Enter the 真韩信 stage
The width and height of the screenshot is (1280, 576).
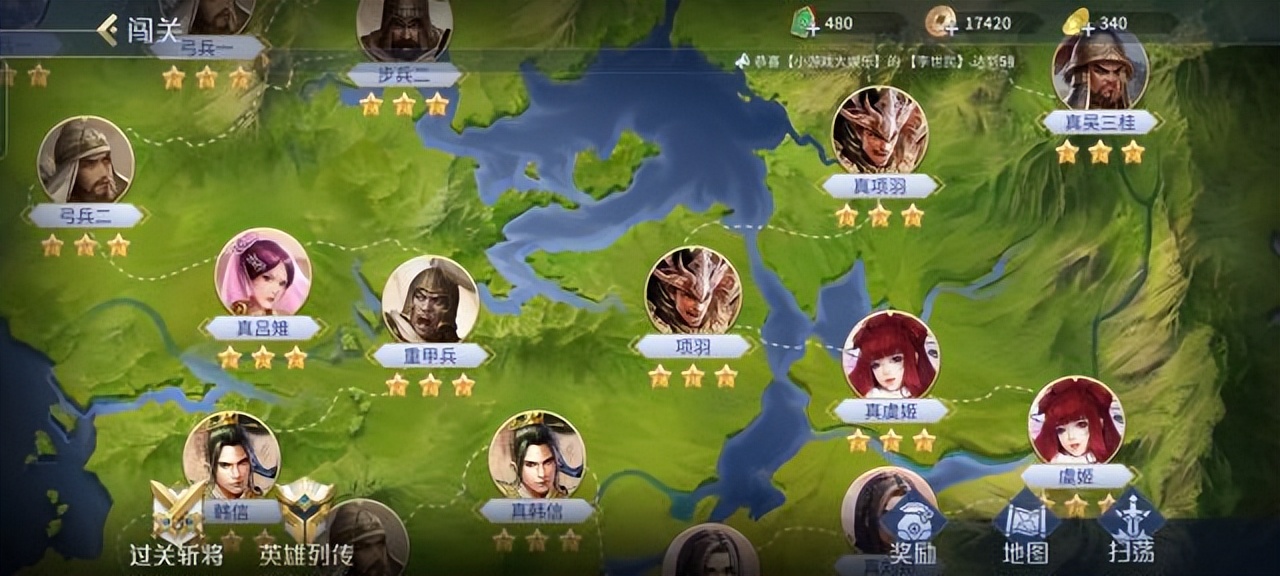coord(537,455)
